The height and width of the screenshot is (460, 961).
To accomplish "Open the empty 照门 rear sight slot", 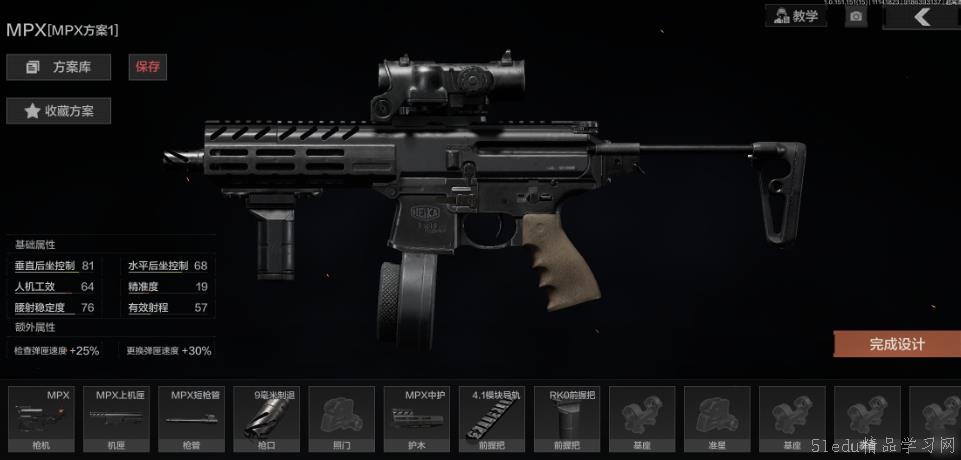I will pos(341,419).
